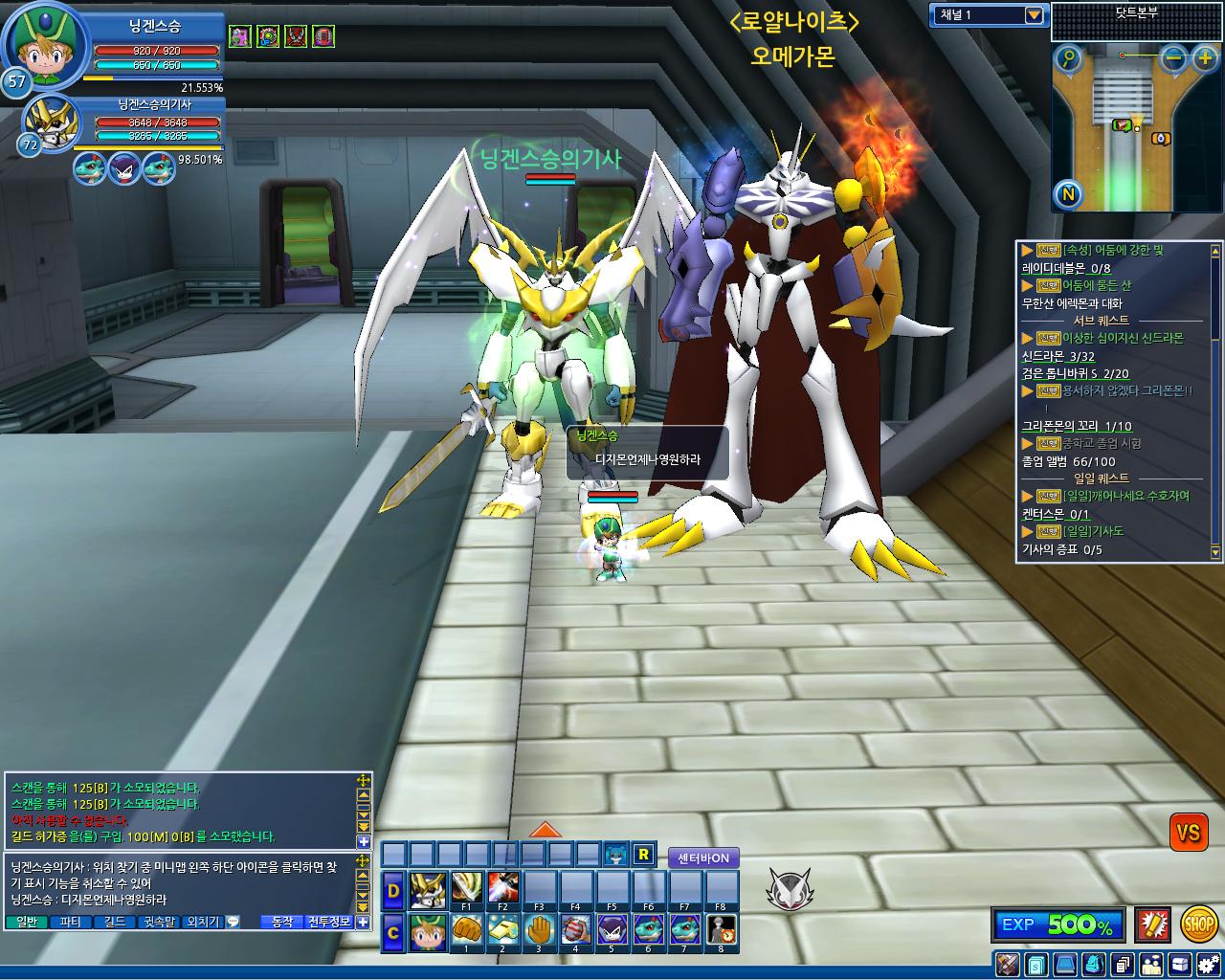Open the gold SHOP coin button

coord(1198,924)
